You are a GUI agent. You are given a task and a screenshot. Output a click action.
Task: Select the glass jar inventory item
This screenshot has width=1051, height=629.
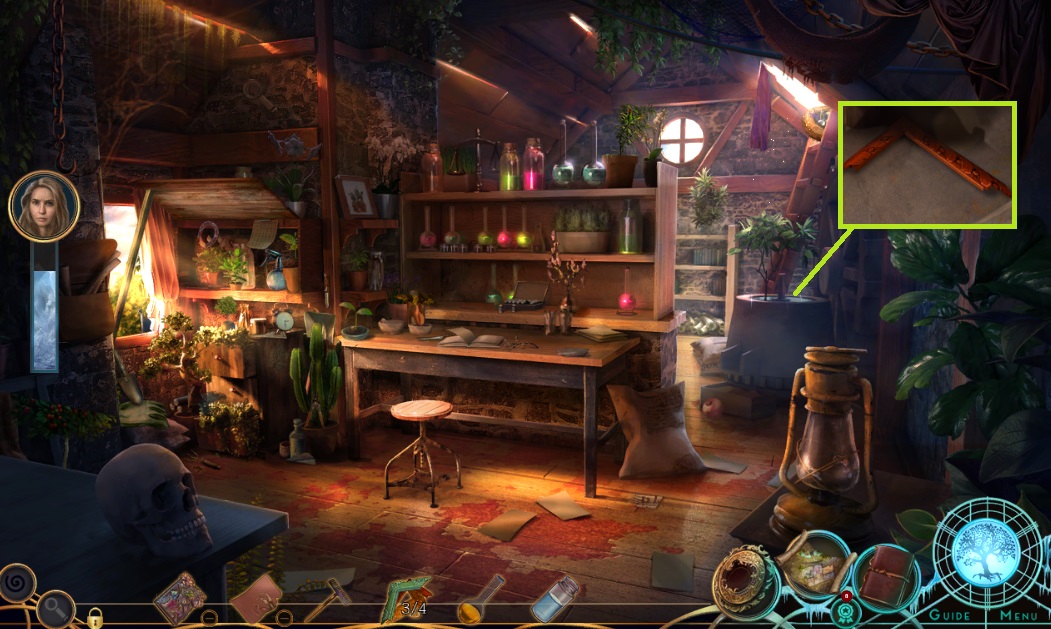(x=554, y=600)
